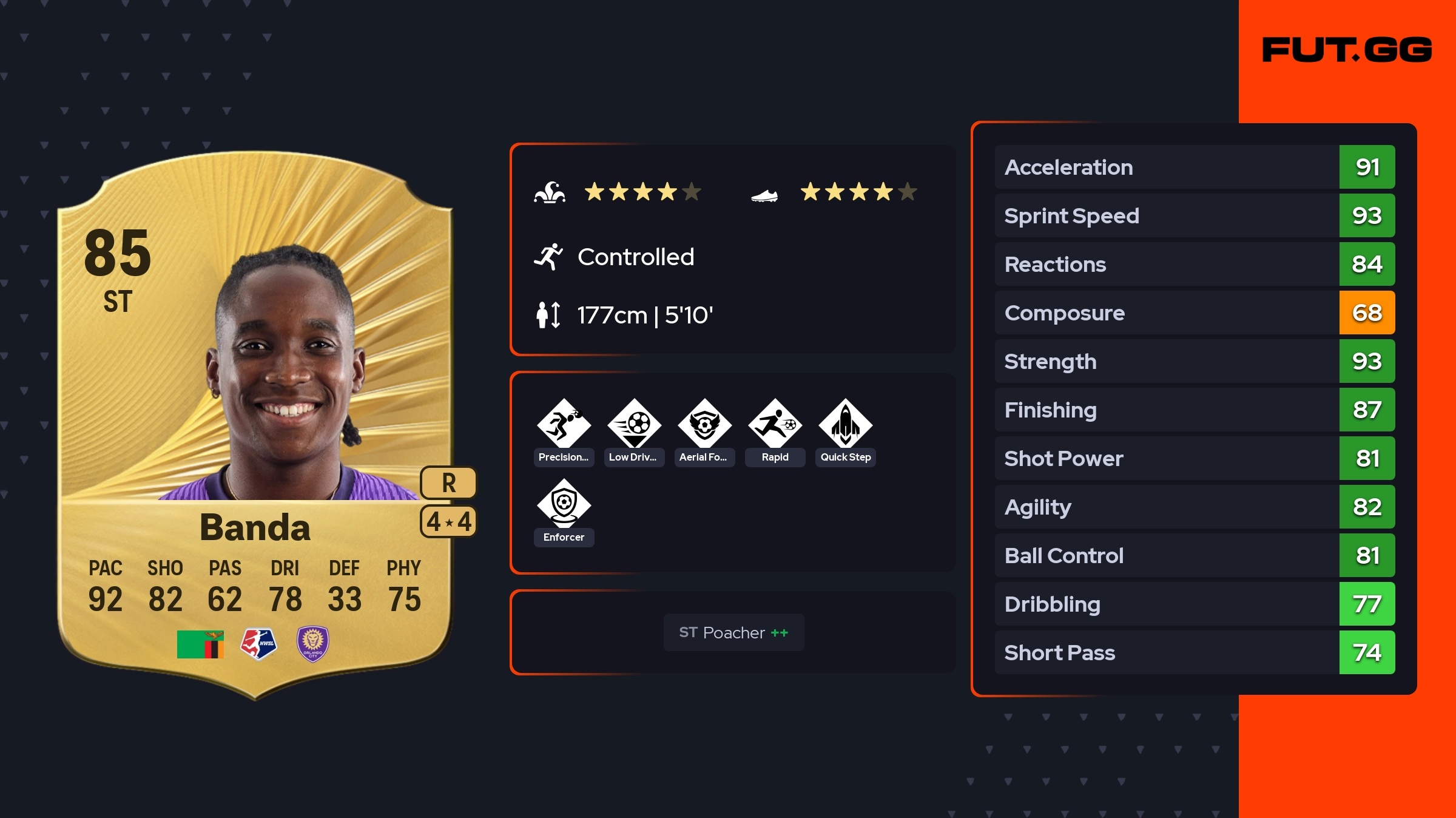Select the Acceleration stat row
The height and width of the screenshot is (818, 1456).
[1194, 167]
